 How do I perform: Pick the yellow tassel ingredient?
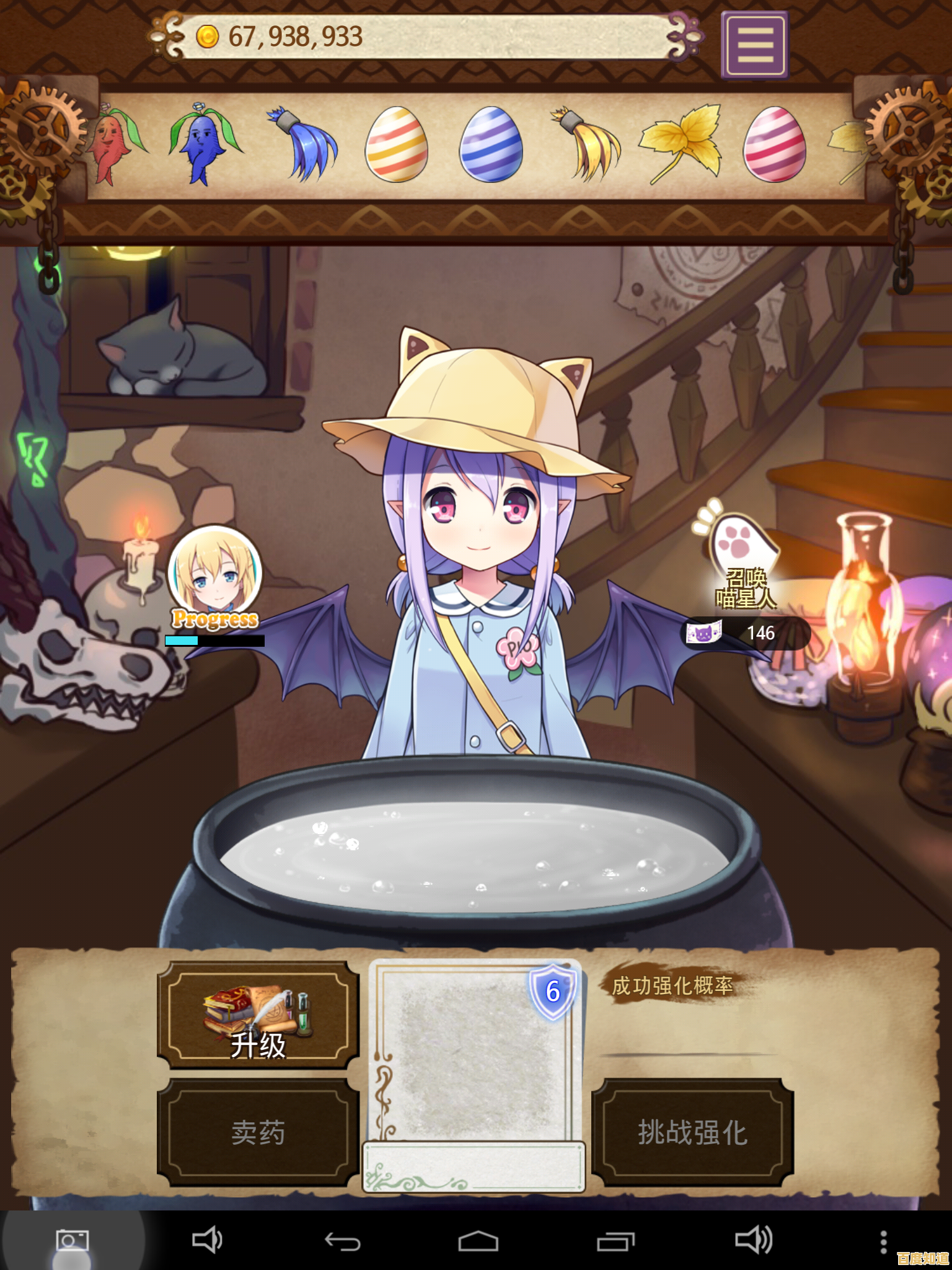(583, 146)
